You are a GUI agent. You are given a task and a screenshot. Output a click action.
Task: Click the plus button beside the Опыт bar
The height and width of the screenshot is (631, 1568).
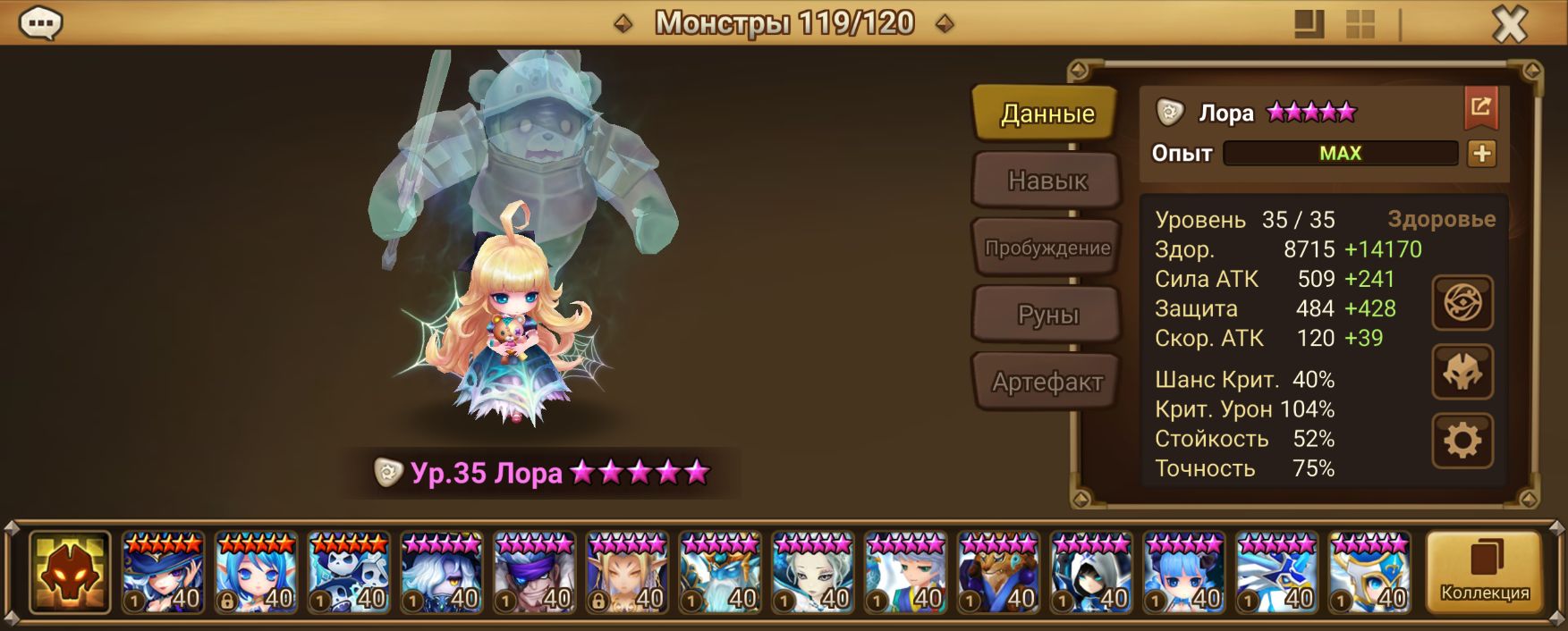[x=1481, y=154]
